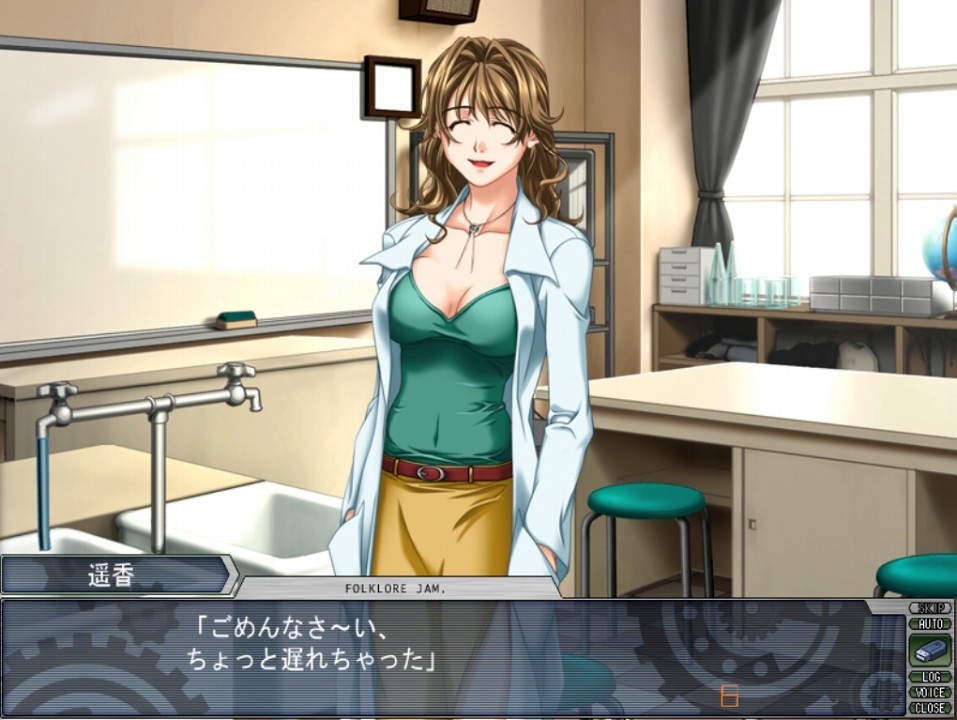Hide the text window with CLOSE
This screenshot has width=957, height=720.
tap(929, 707)
